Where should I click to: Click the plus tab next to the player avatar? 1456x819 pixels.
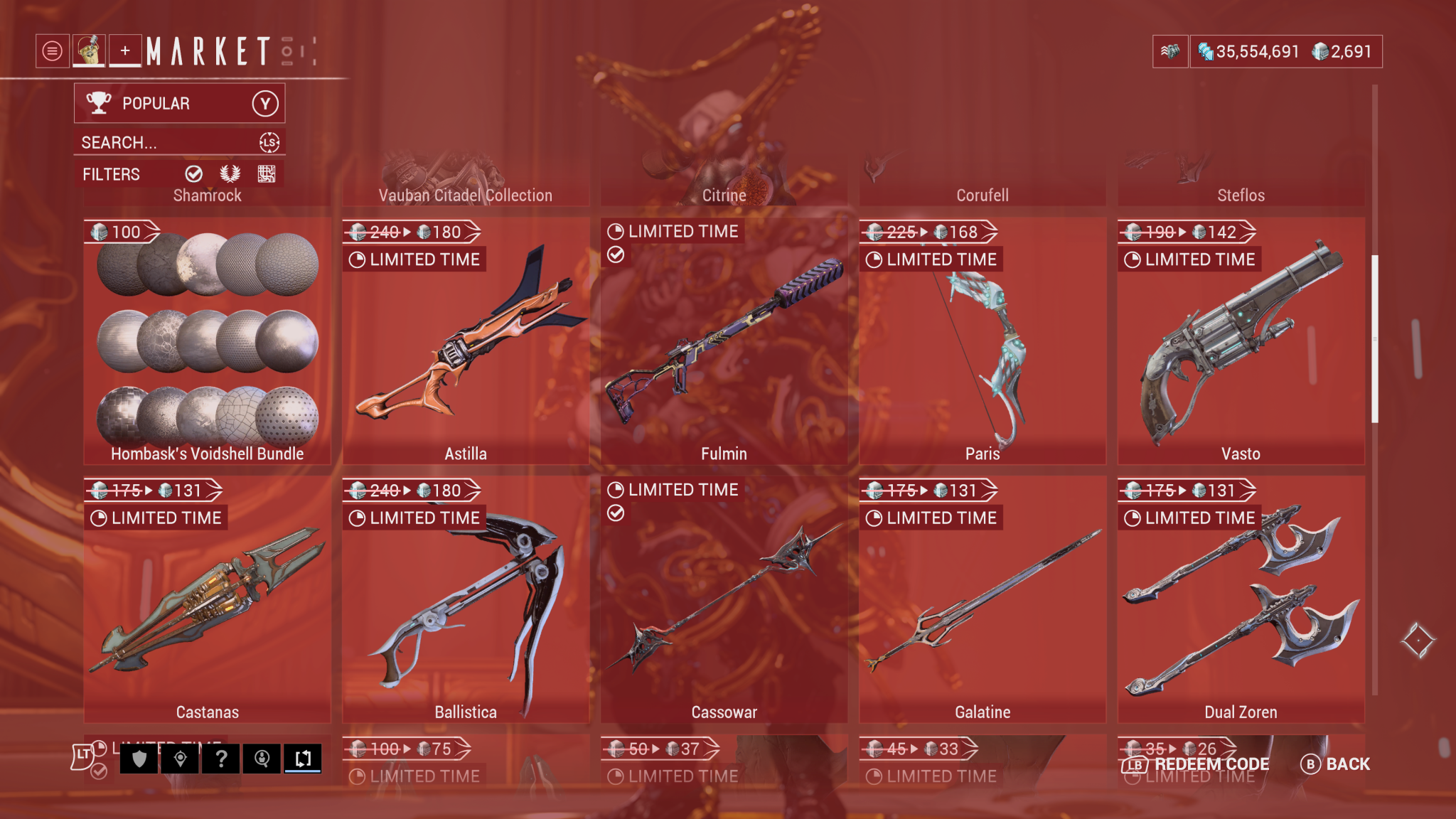click(125, 50)
